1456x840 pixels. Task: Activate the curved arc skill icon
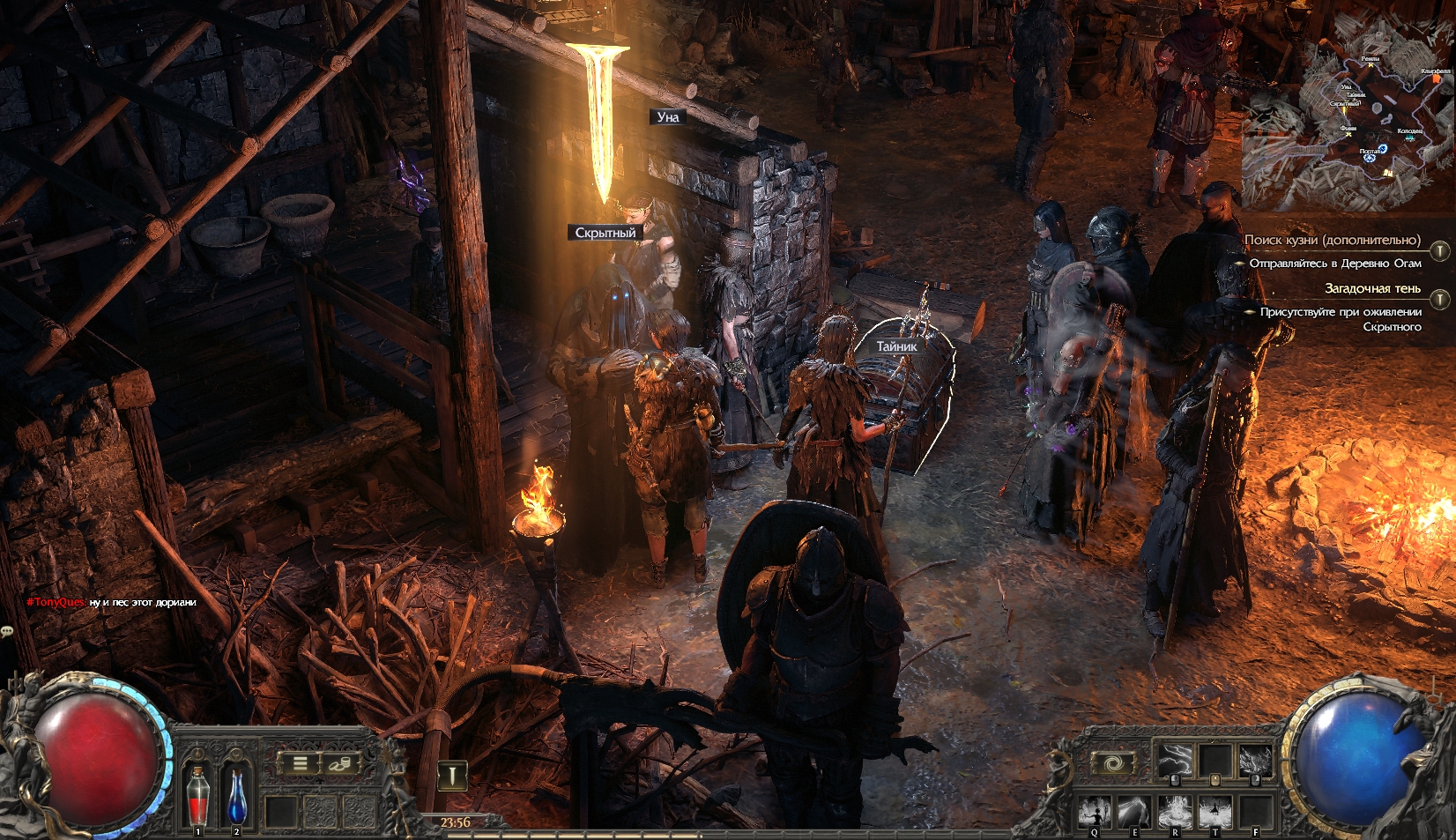[x=1134, y=811]
